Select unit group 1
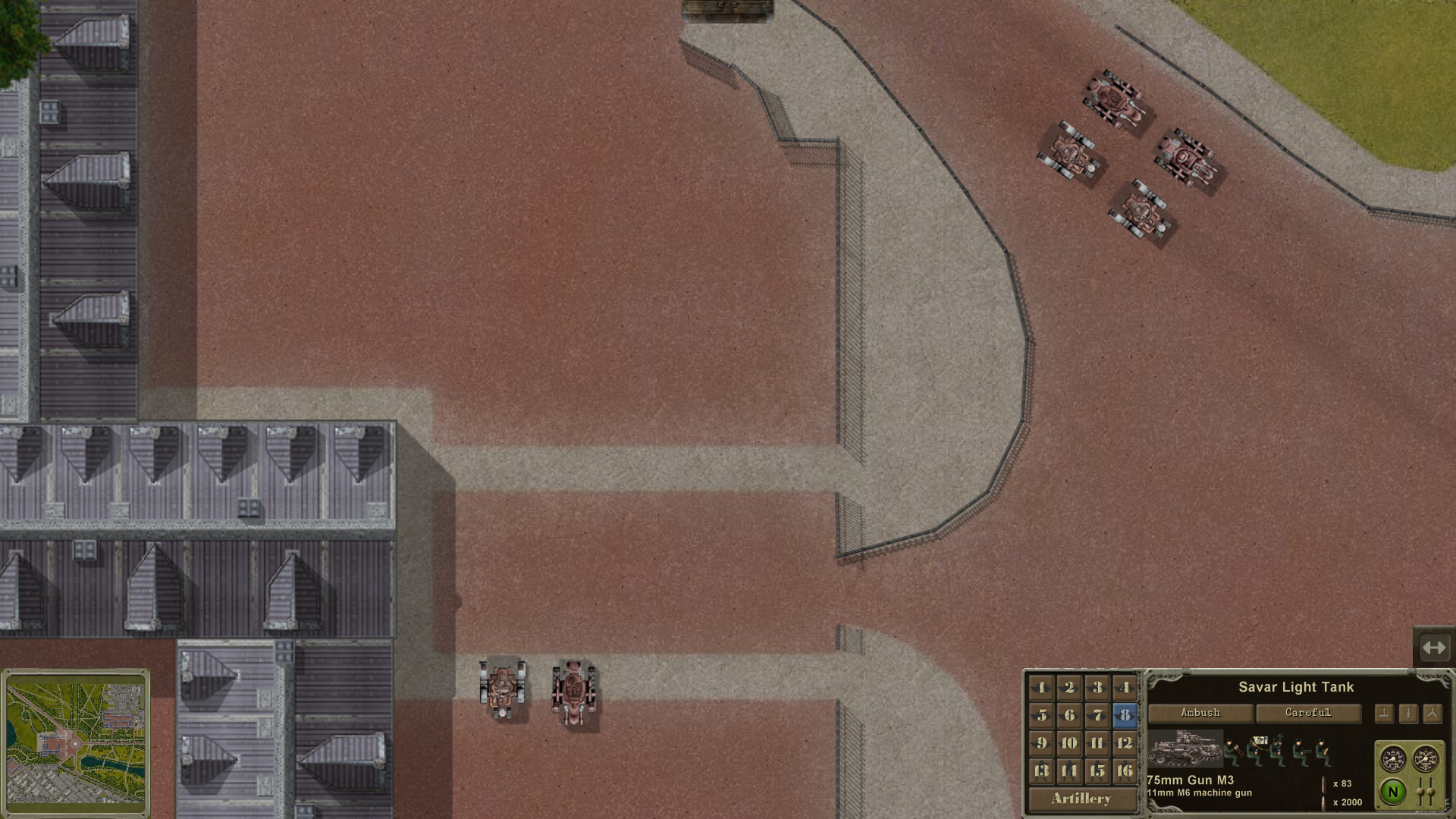Viewport: 1456px width, 819px height. (1041, 688)
